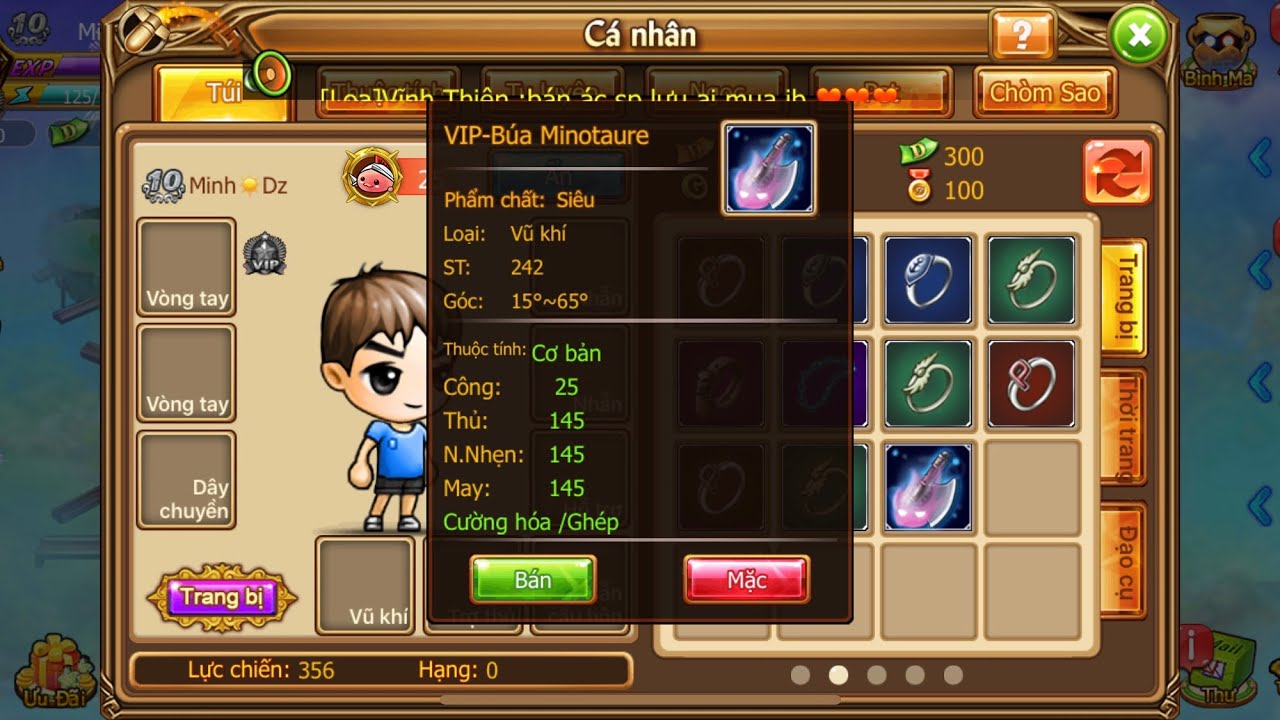Image resolution: width=1280 pixels, height=720 pixels.
Task: Select the blue ring inventory slot
Action: coord(928,281)
